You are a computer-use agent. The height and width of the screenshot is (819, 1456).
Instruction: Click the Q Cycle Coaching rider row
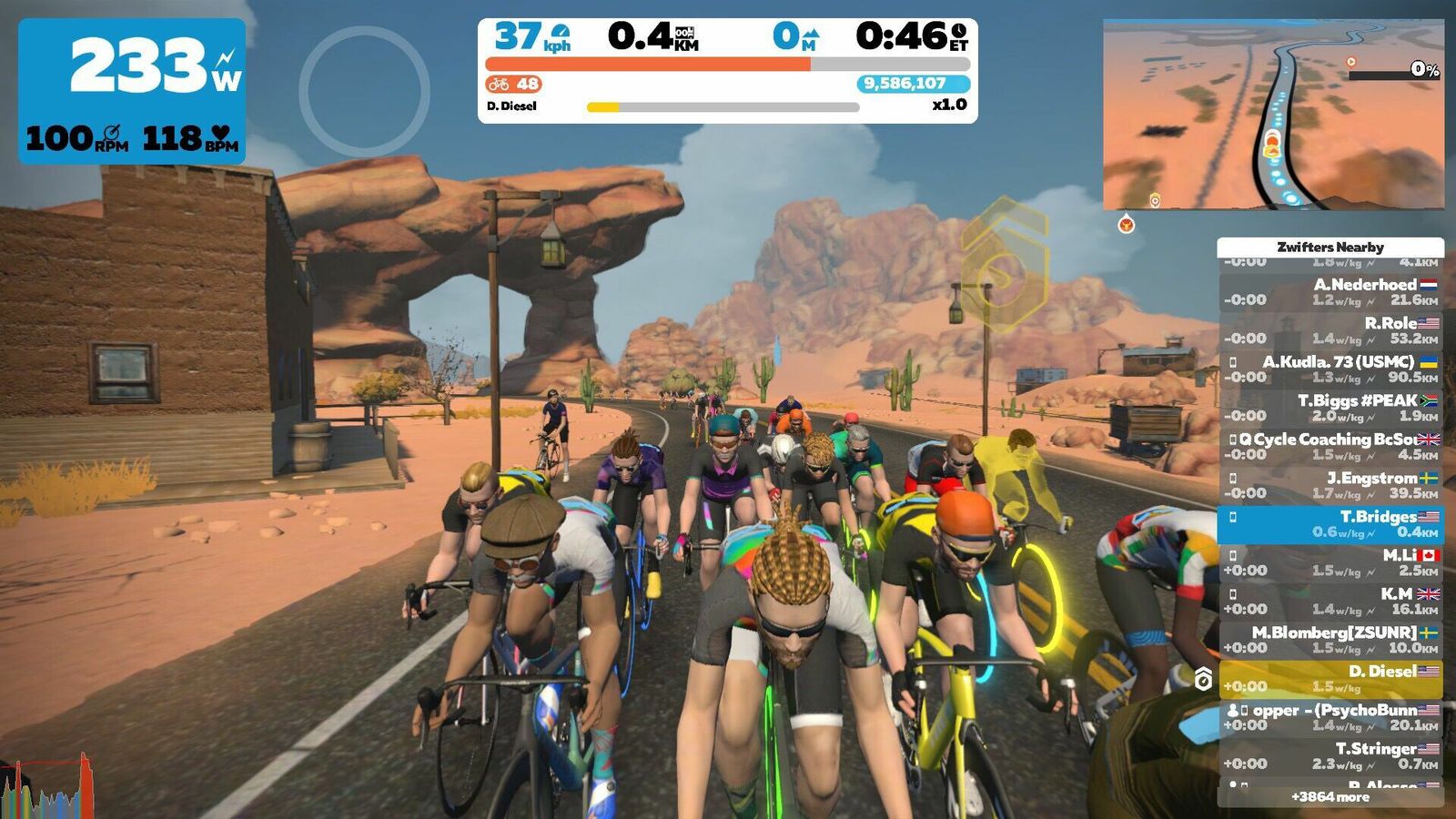click(x=1330, y=447)
